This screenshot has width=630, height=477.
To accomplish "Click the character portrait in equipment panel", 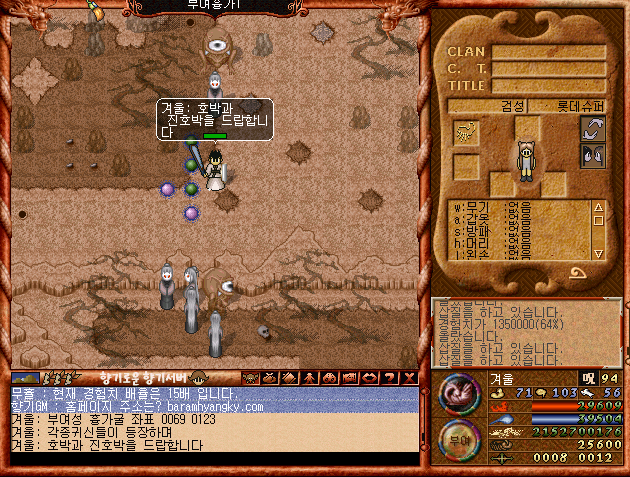I will (x=526, y=159).
